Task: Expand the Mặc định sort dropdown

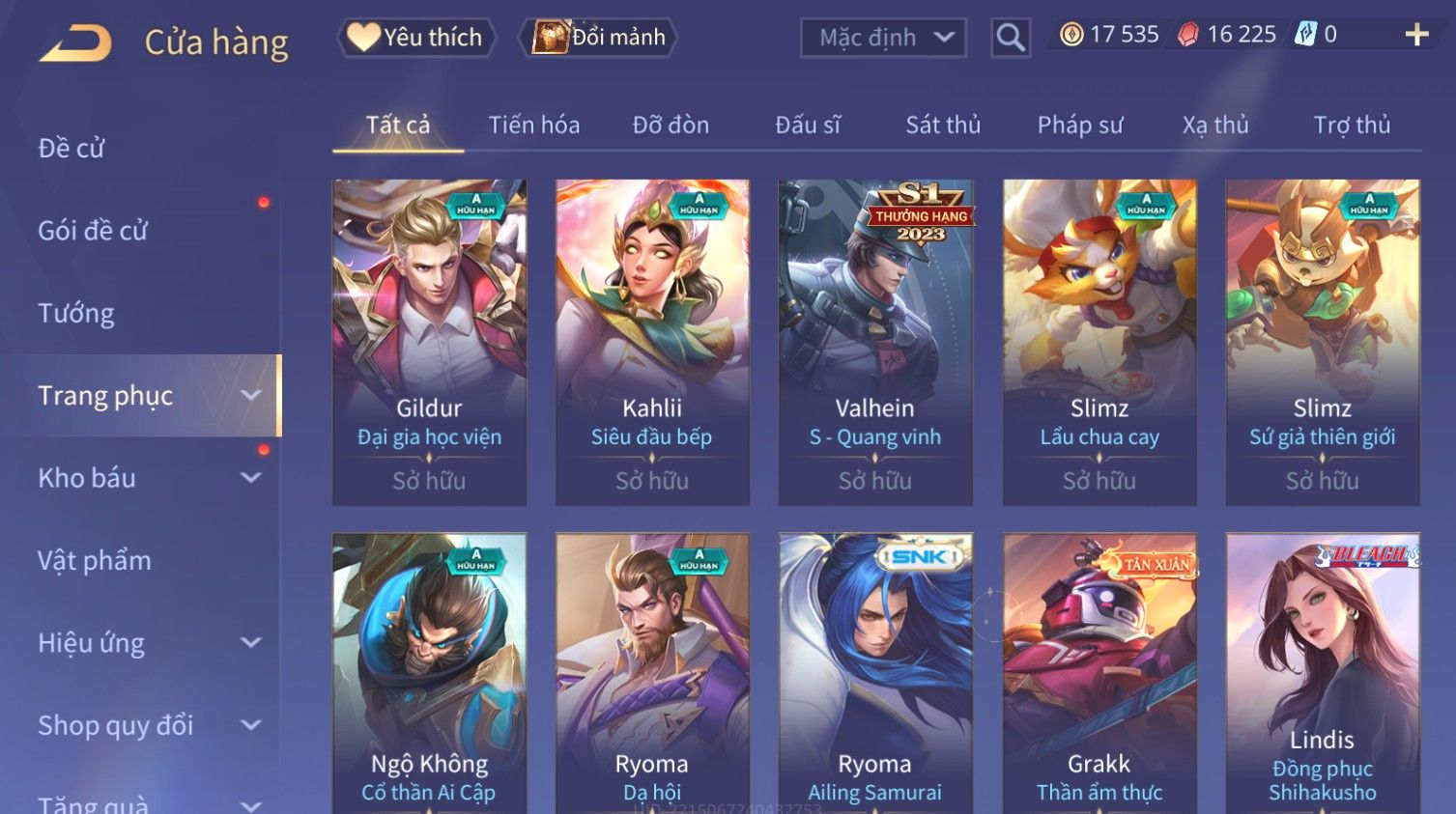Action: (883, 38)
